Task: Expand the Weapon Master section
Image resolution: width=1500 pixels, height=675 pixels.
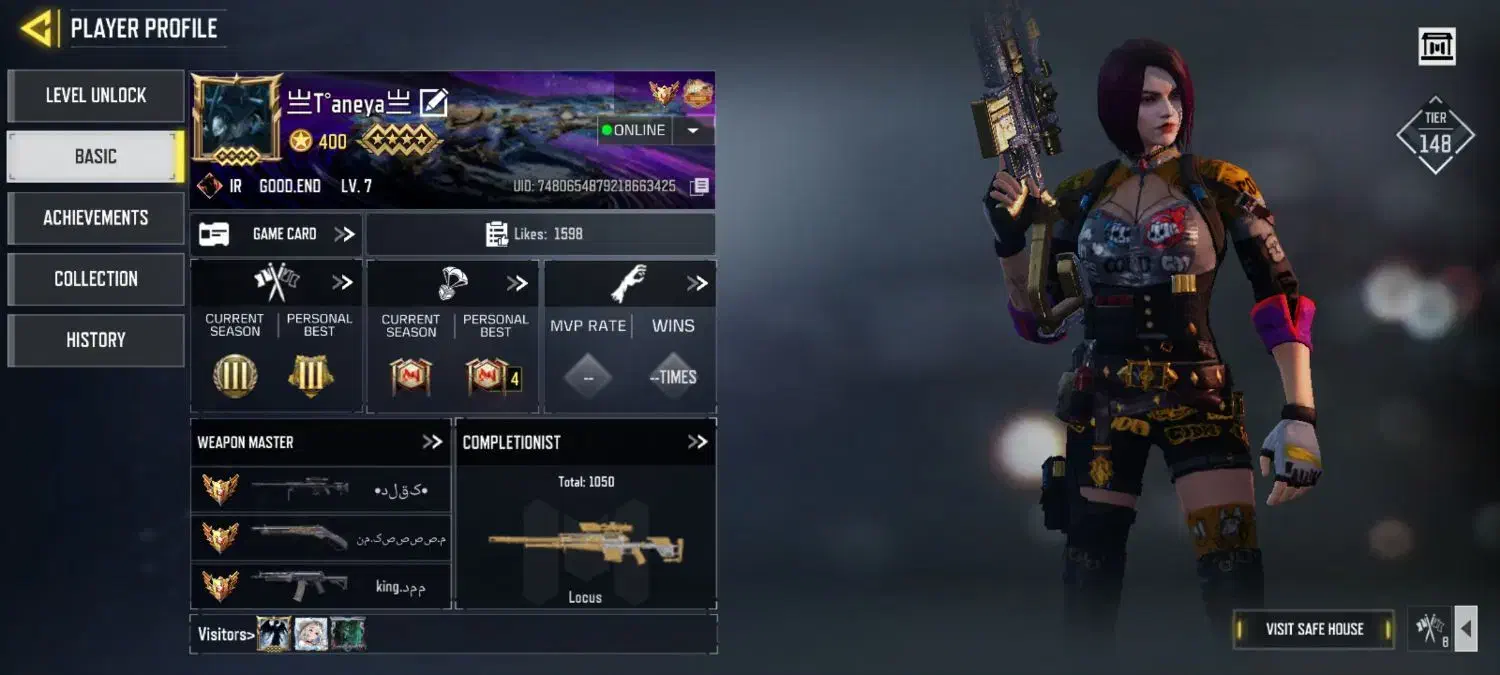Action: click(x=432, y=442)
